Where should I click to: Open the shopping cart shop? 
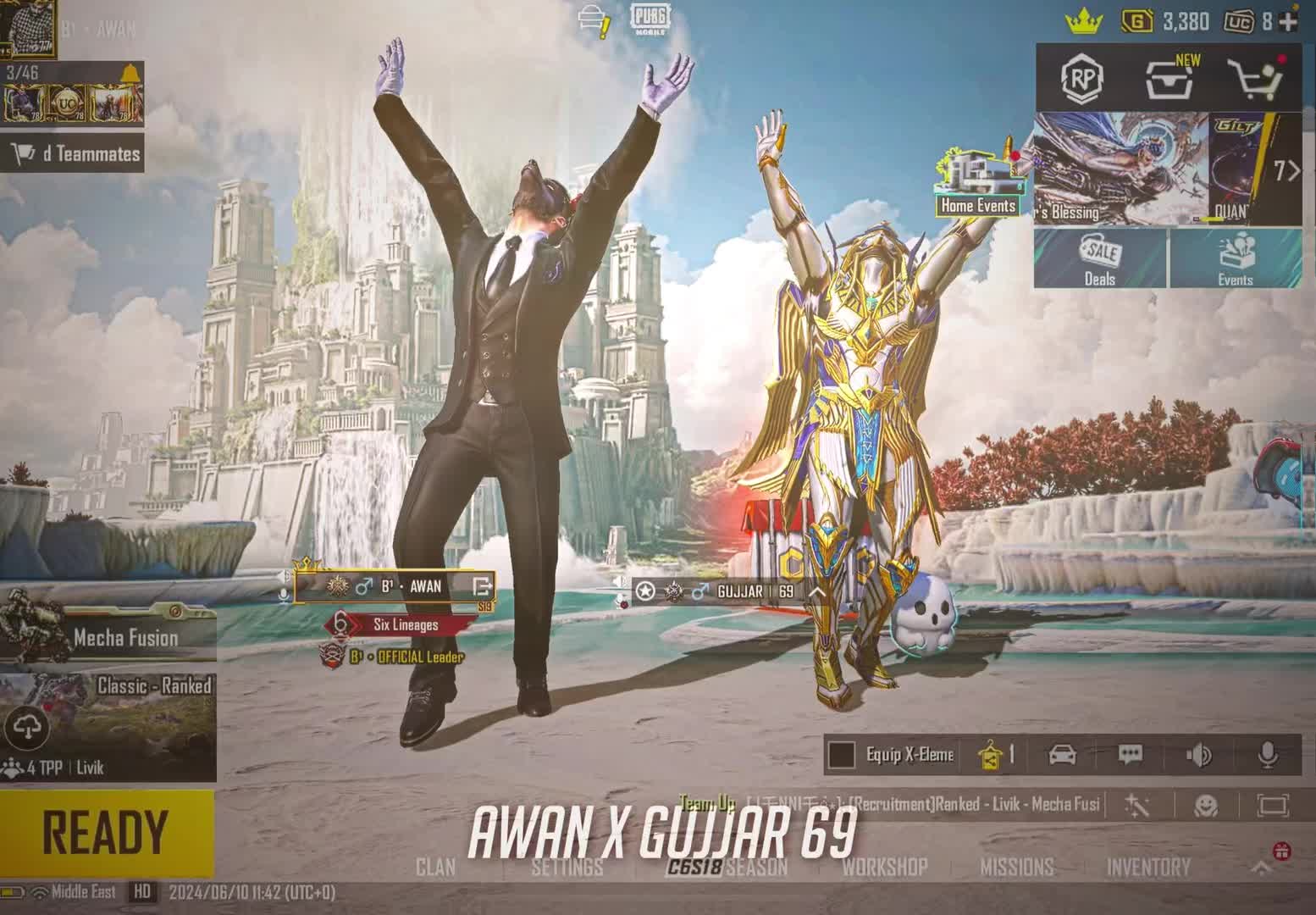1257,80
